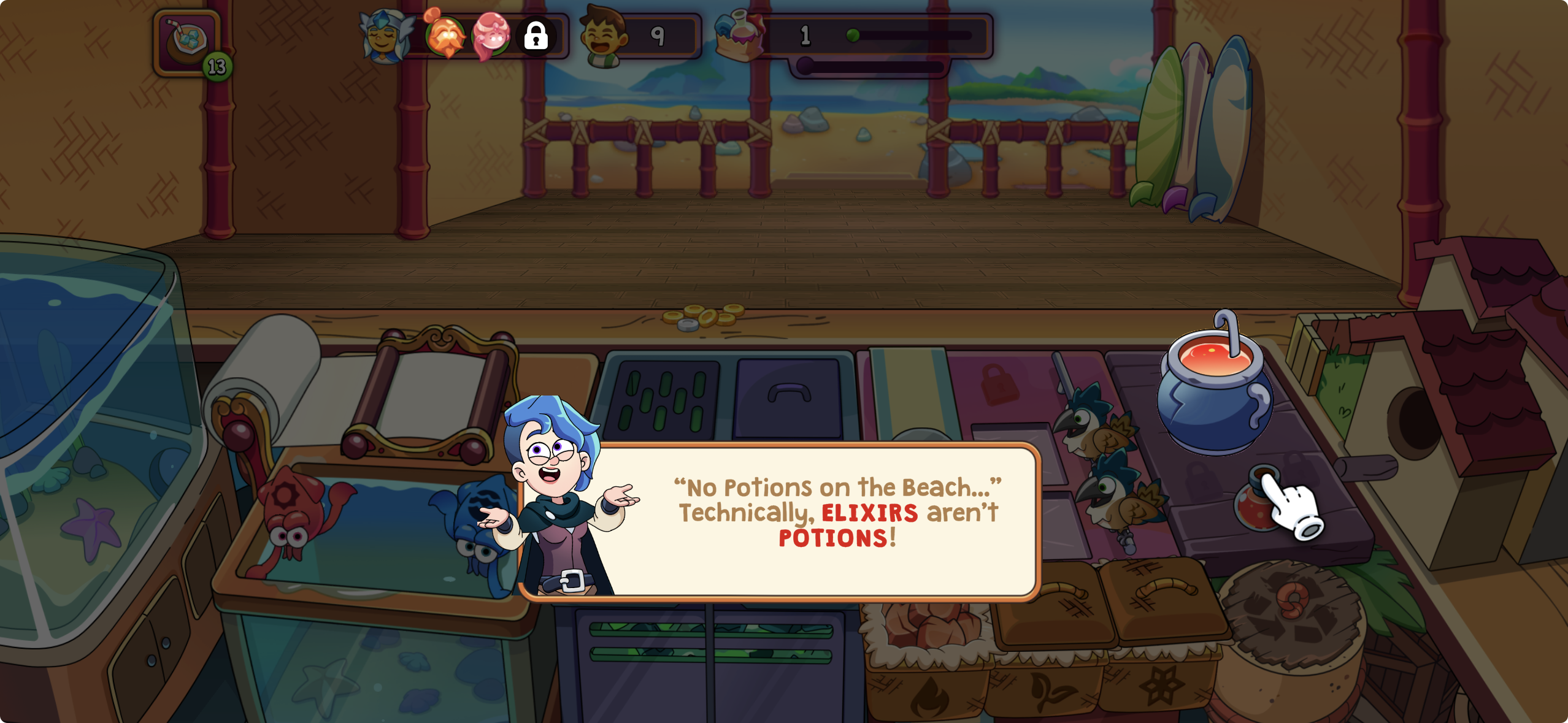Select the orange bearded customer portrait

coord(445,36)
